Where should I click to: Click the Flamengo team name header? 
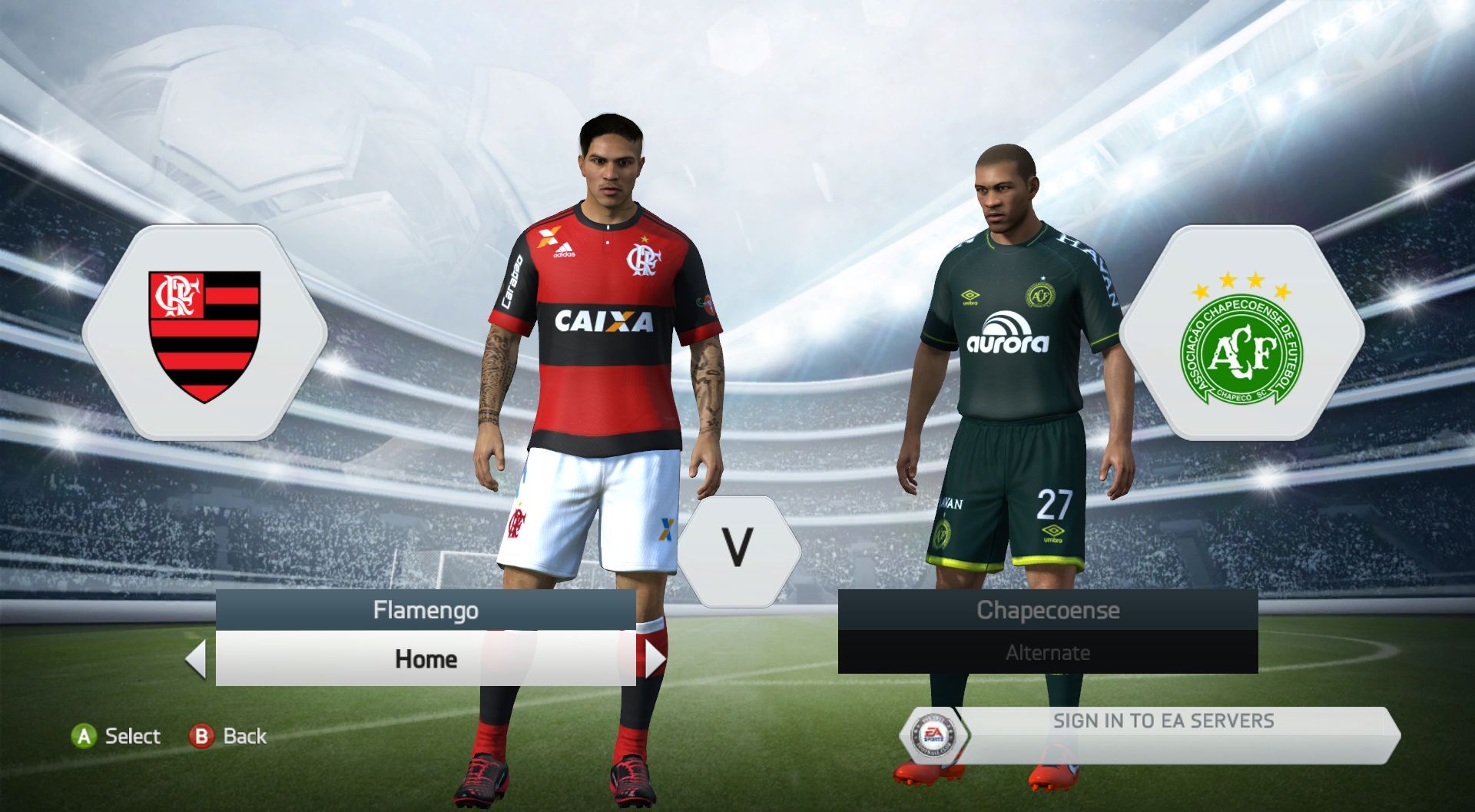[x=426, y=610]
